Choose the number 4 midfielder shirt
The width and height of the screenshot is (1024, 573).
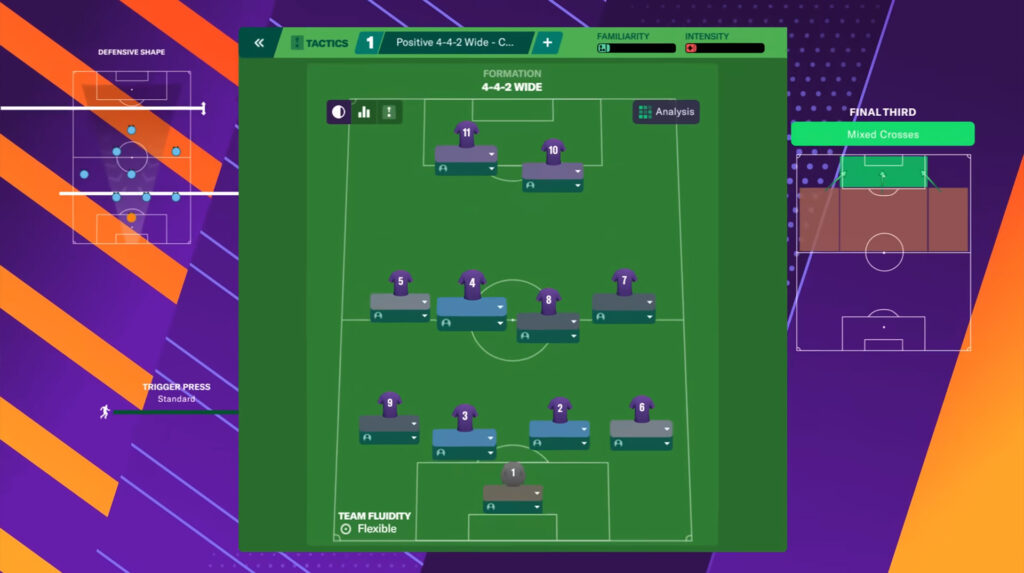pos(472,284)
